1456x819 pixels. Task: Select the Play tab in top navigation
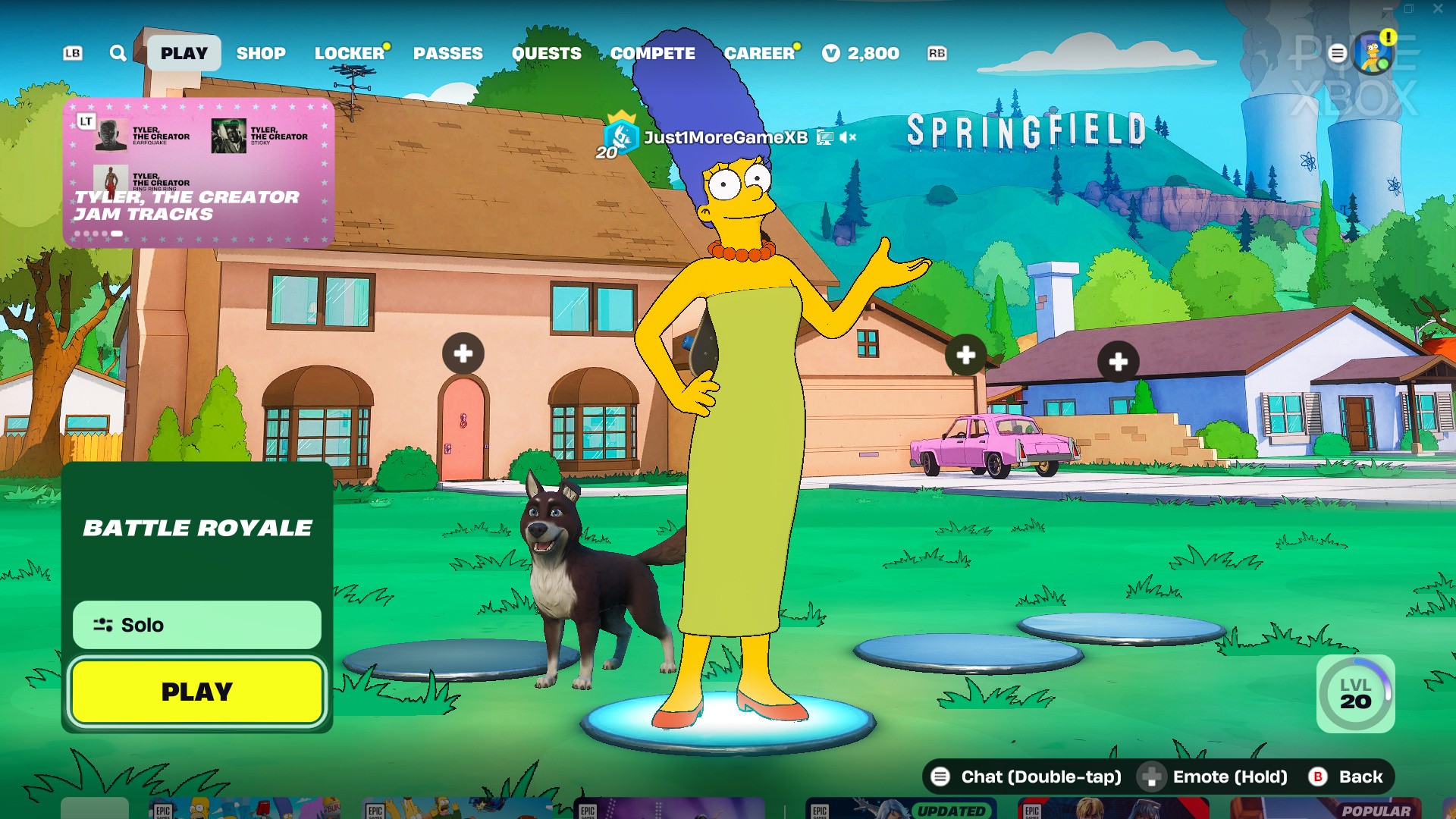184,53
